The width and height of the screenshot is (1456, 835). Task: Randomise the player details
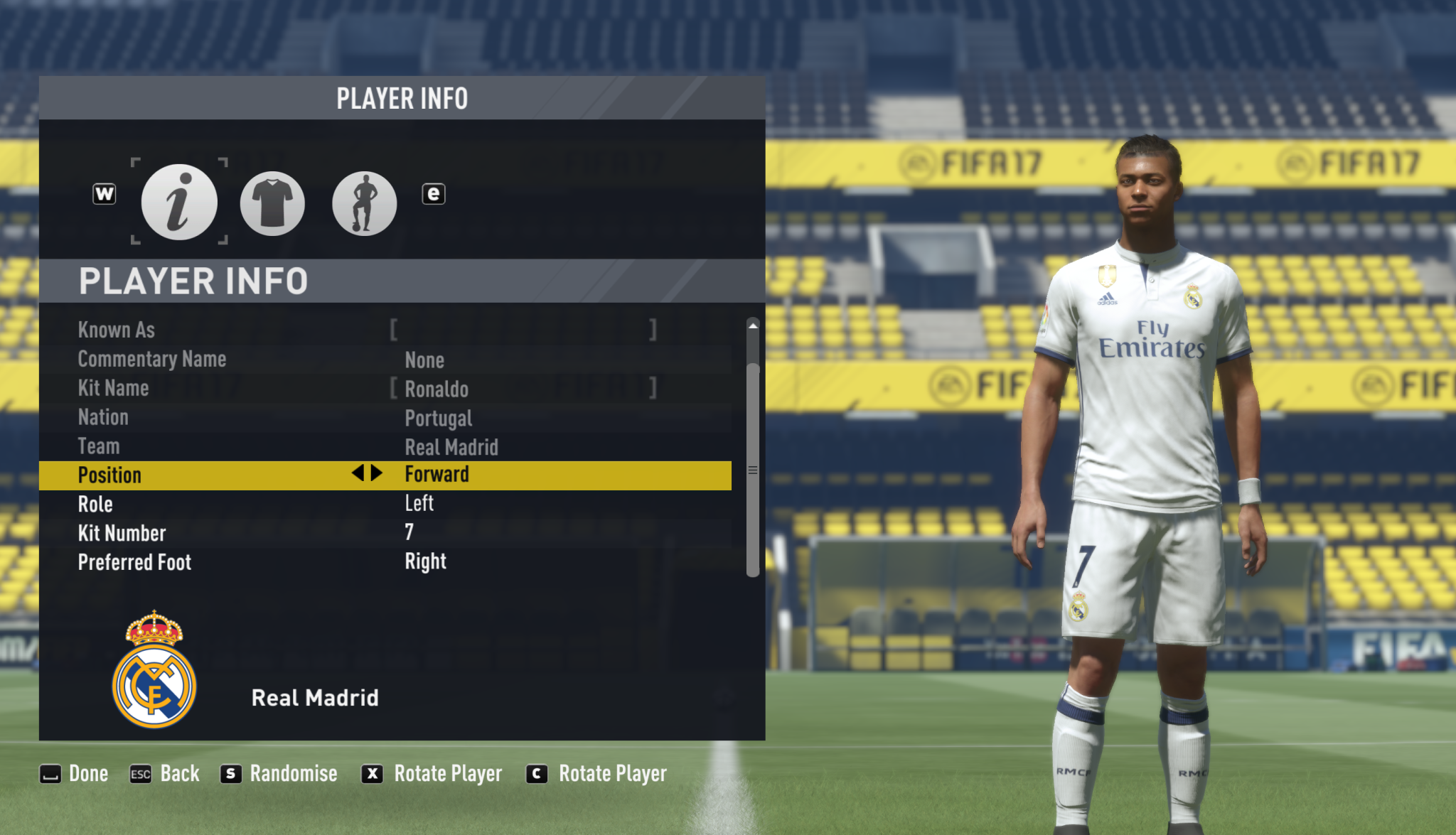(279, 774)
